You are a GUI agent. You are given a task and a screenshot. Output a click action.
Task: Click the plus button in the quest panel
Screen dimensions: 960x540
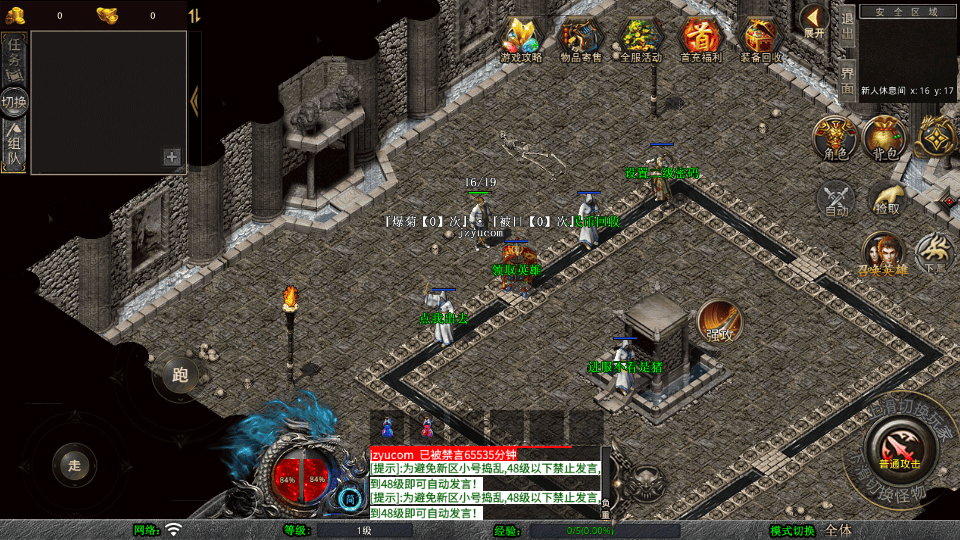pos(172,157)
